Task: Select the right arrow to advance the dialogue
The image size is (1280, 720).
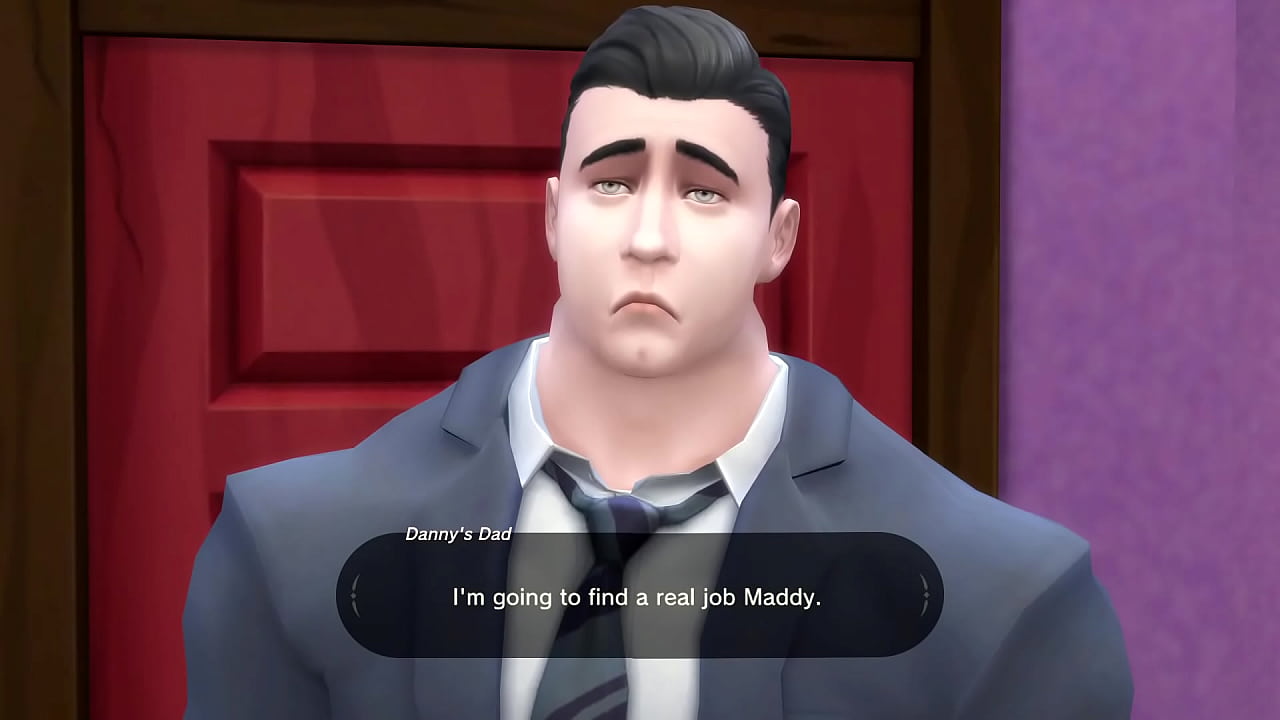Action: click(925, 594)
